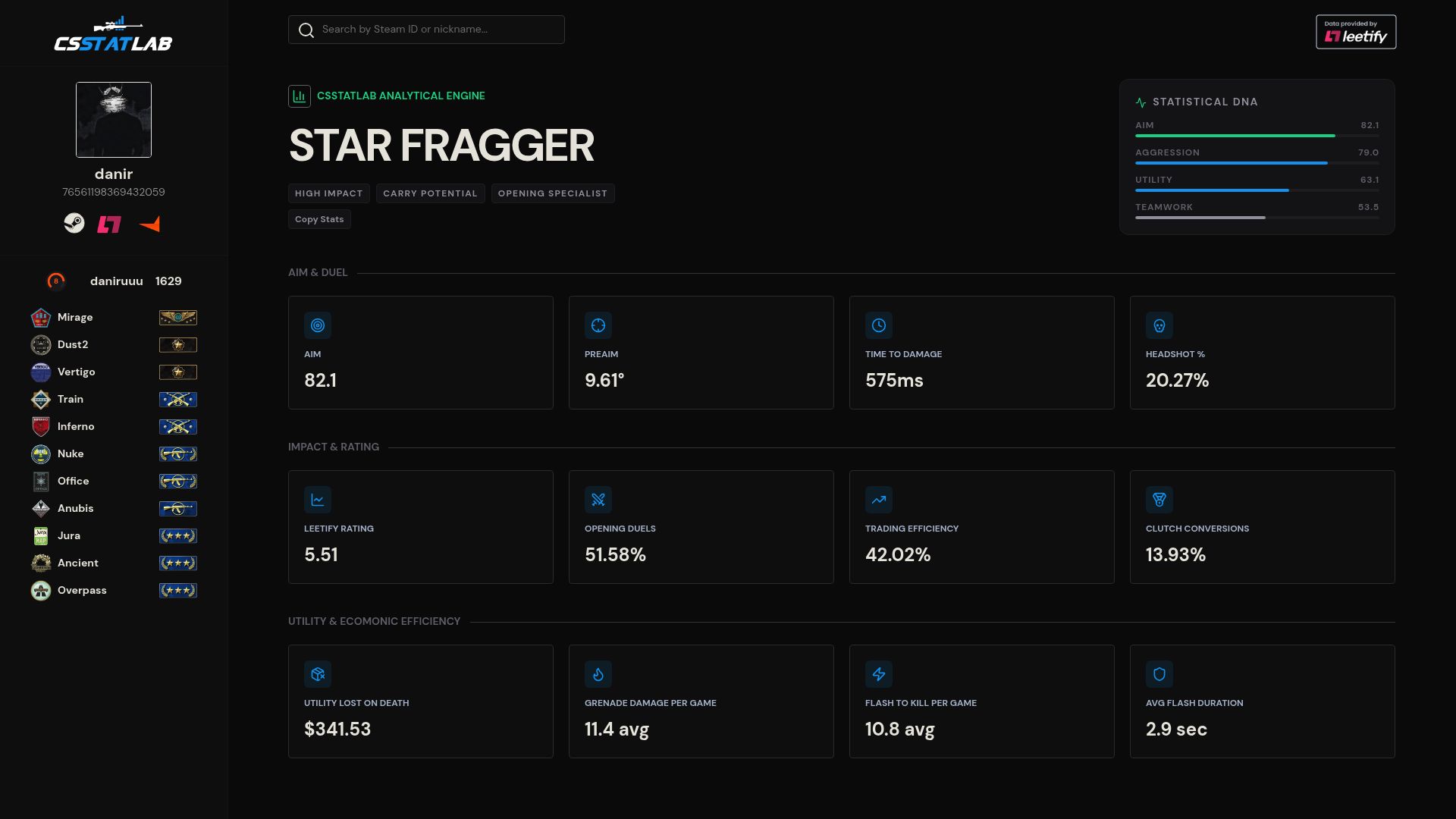Select the Overpass map entry
This screenshot has width=1456, height=819.
point(114,591)
